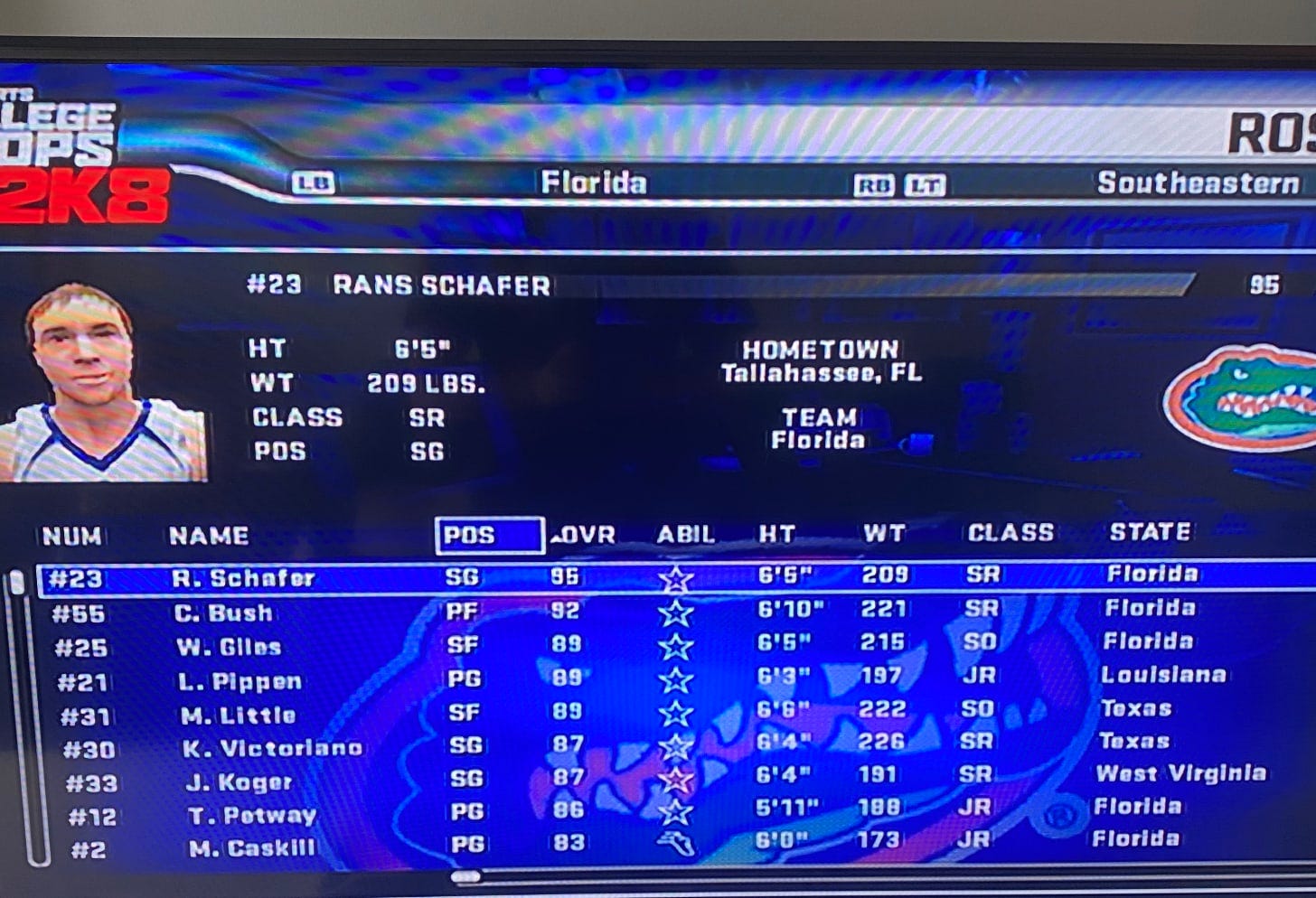Pick T. Petway roster row
This screenshot has width=1316, height=898.
[251, 816]
